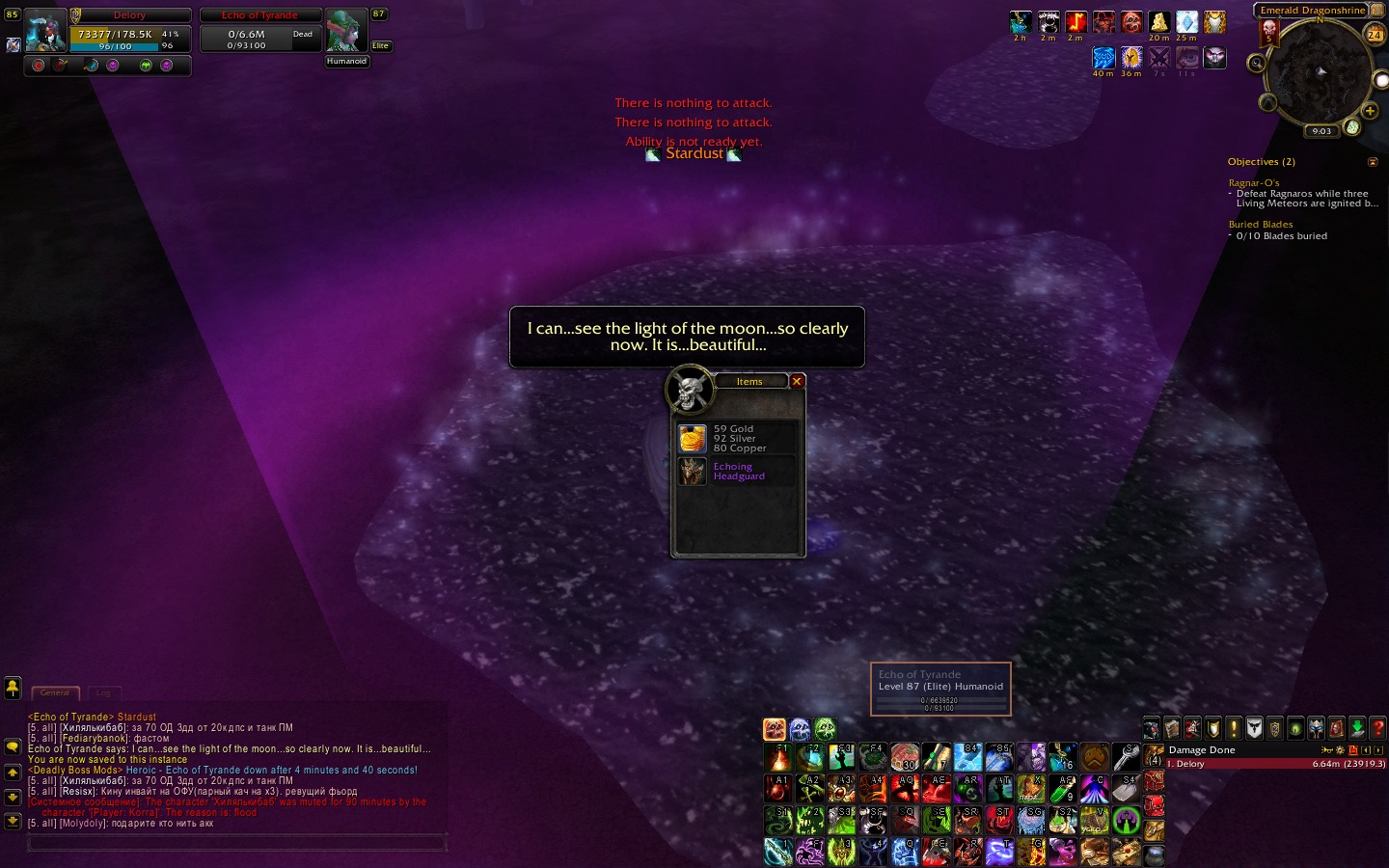Viewport: 1389px width, 868px height.
Task: Open the yellow exclamation mark quest log
Action: (1234, 728)
